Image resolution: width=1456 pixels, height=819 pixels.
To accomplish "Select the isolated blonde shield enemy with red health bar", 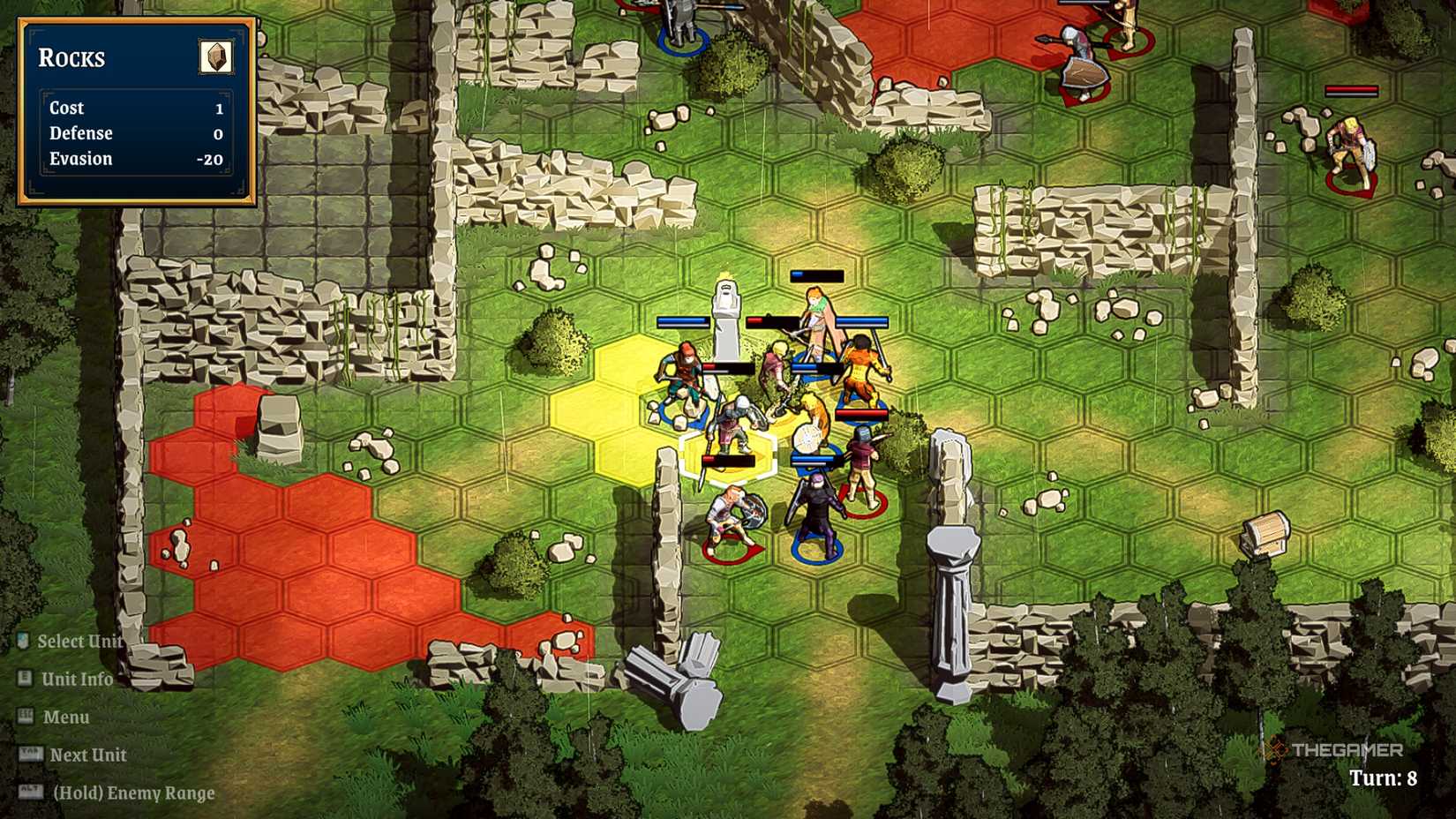I will 1348,150.
